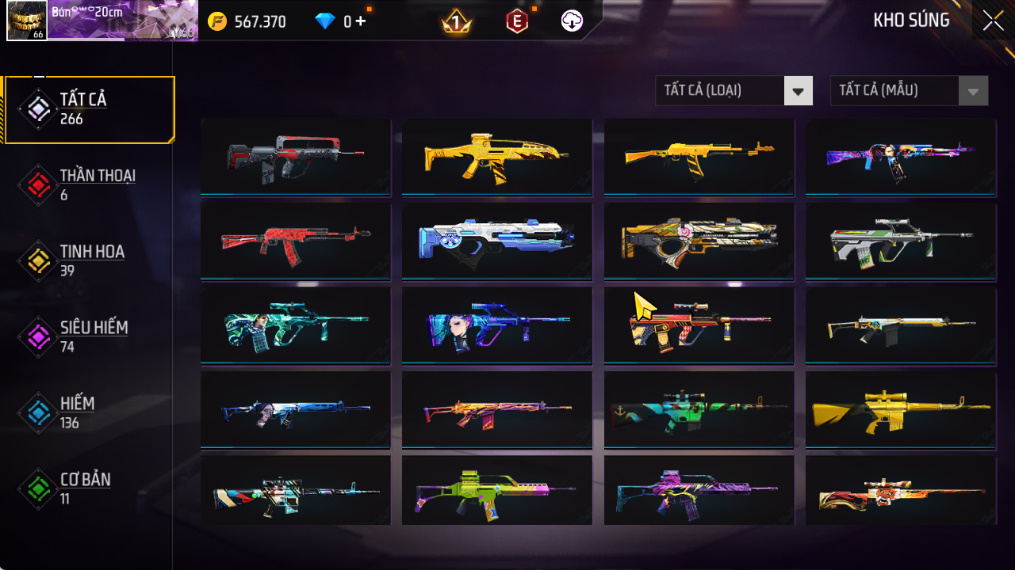Choose the white and blue futuristic shotgun skin

(497, 240)
